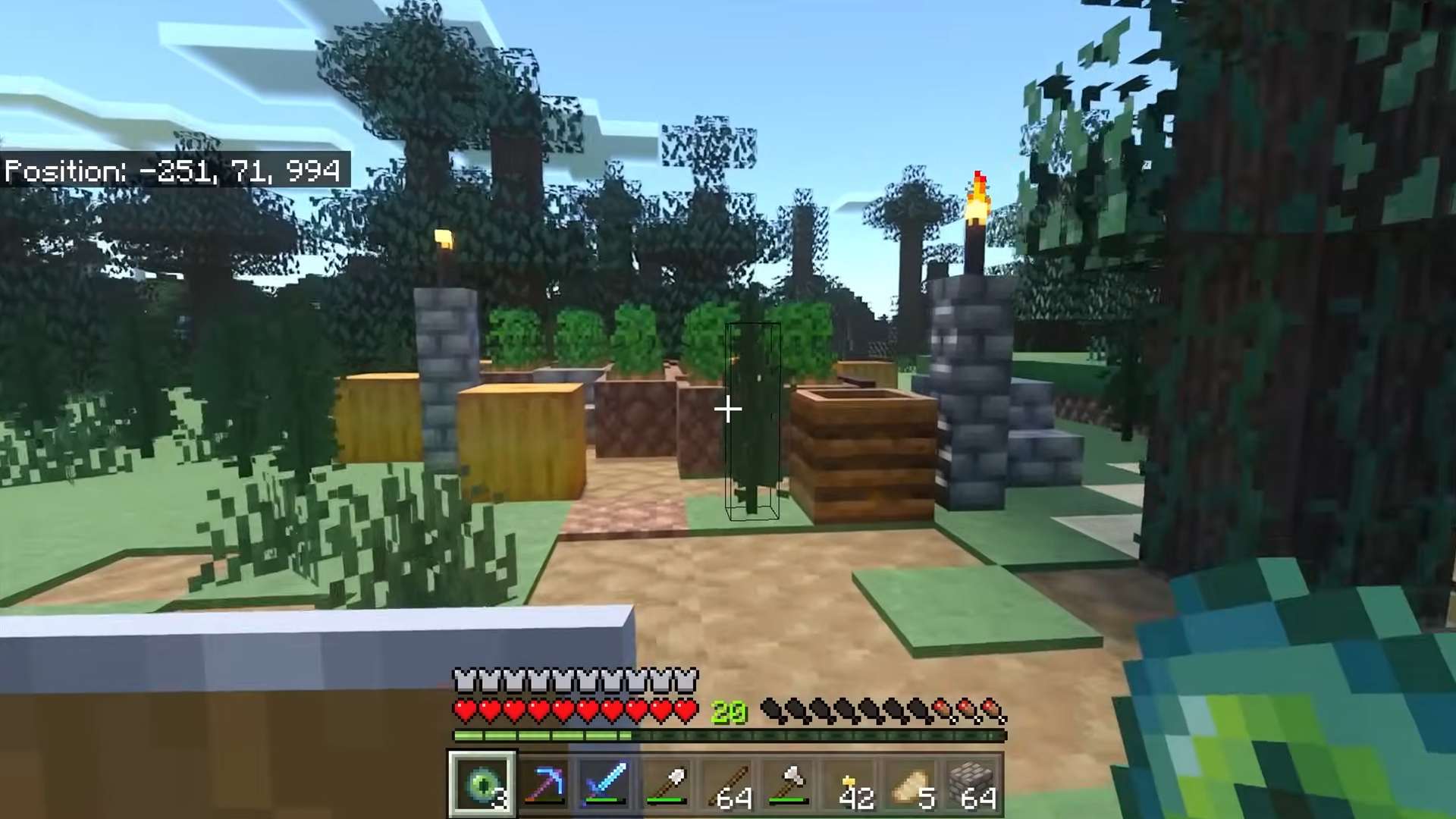Screen dimensions: 1456x819
Task: Click the Position coordinates overlay text
Action: pyautogui.click(x=173, y=171)
